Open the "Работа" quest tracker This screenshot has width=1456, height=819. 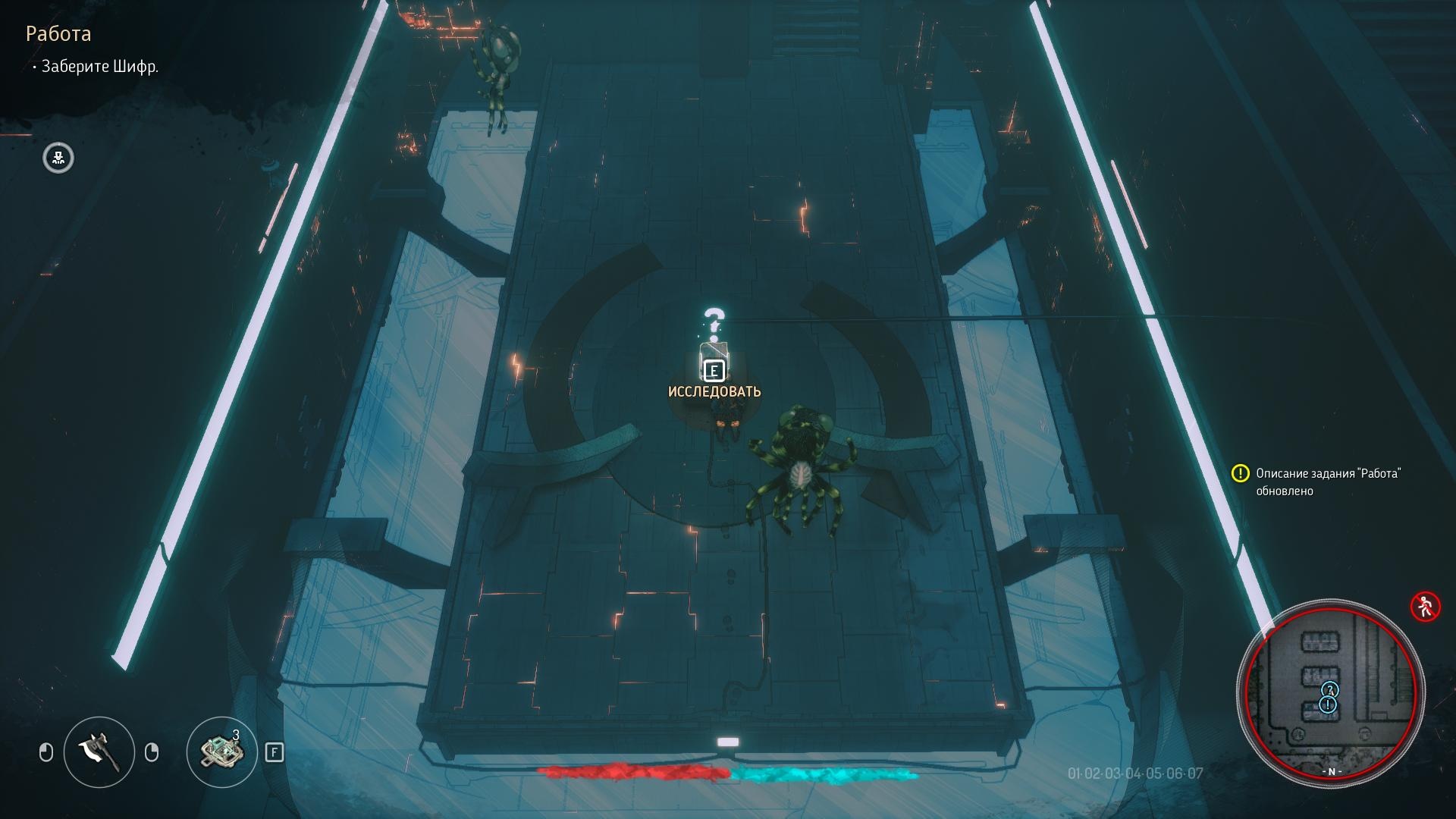pyautogui.click(x=58, y=34)
